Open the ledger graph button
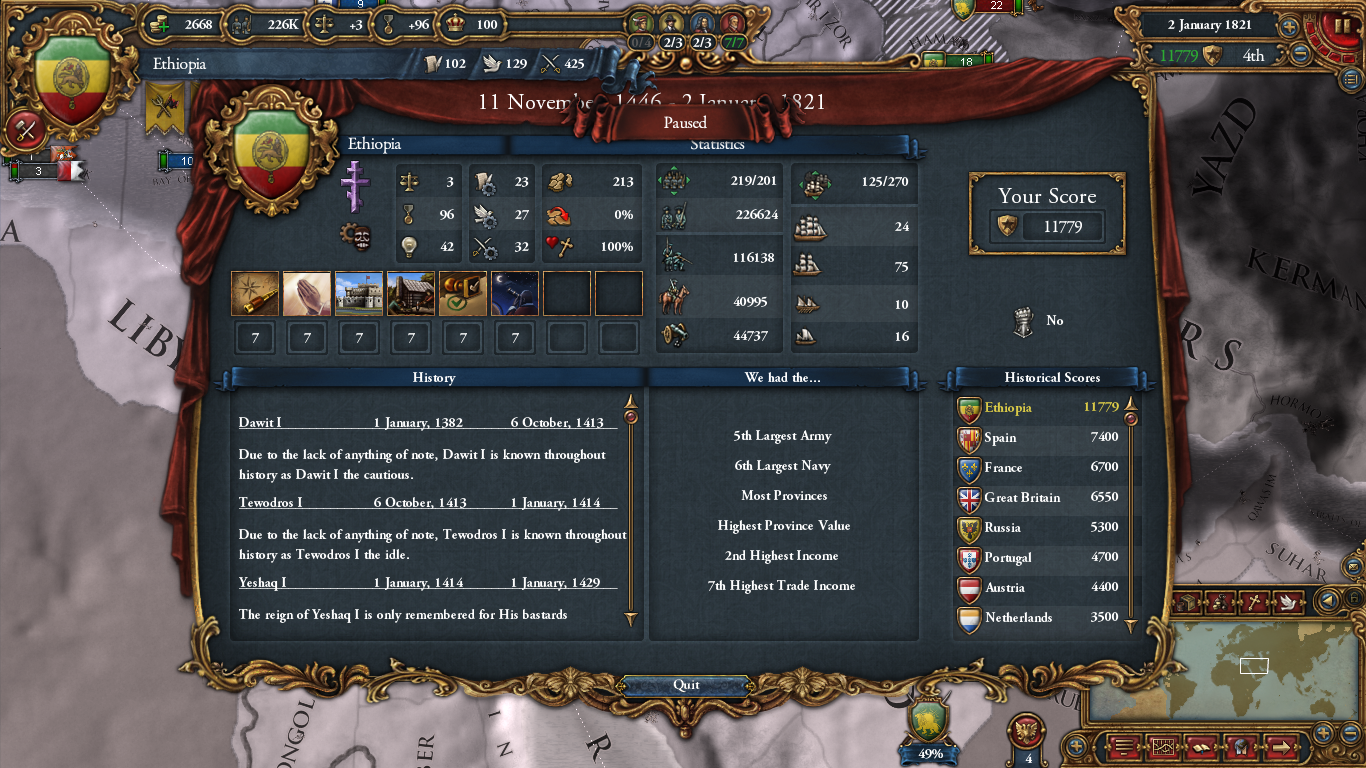The image size is (1366, 768). tap(1163, 746)
